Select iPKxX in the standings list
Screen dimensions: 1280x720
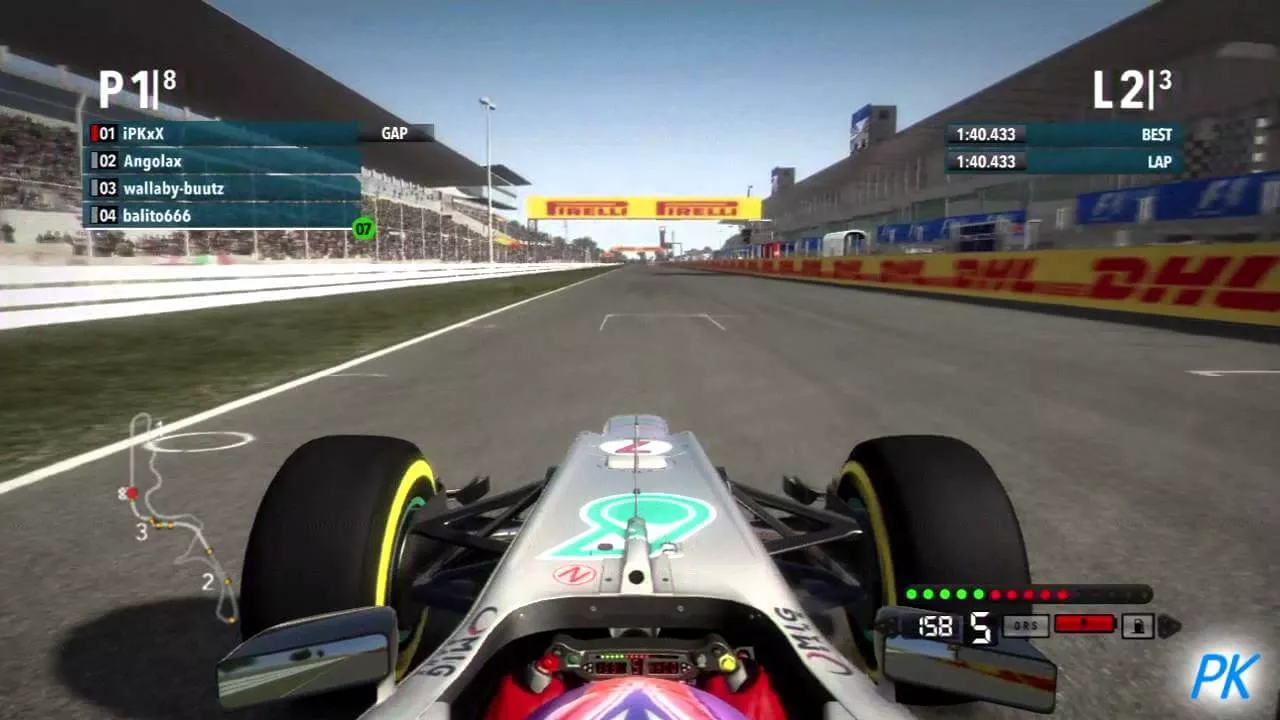220,133
